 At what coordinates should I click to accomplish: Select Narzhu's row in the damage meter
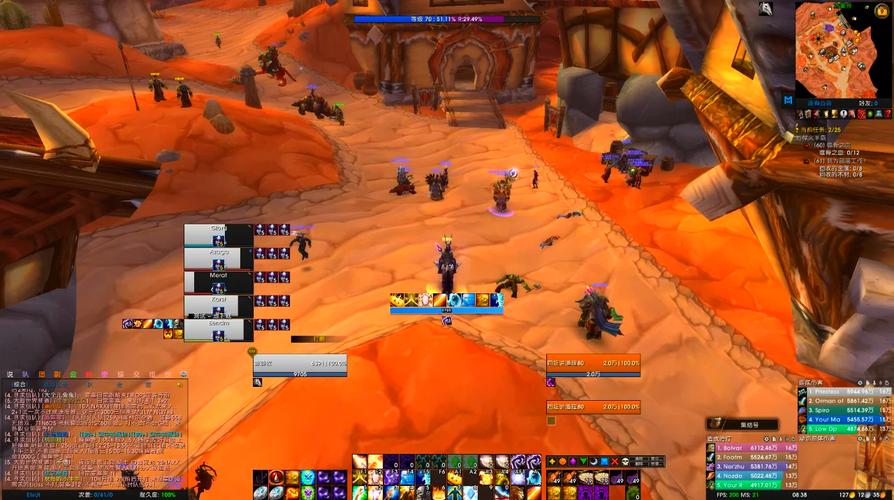tap(750, 466)
